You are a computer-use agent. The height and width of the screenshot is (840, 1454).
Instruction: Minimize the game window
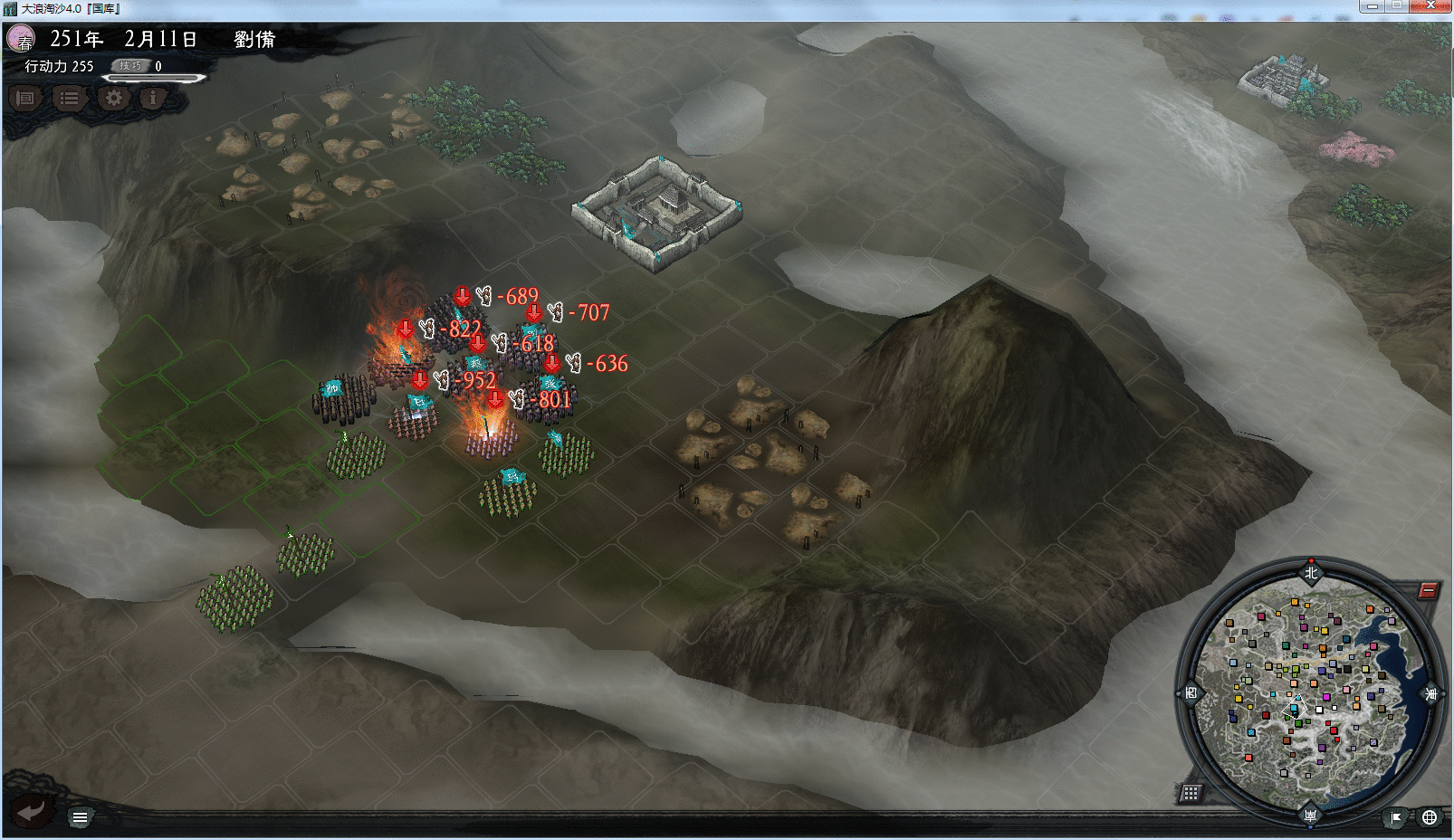pos(1372,5)
